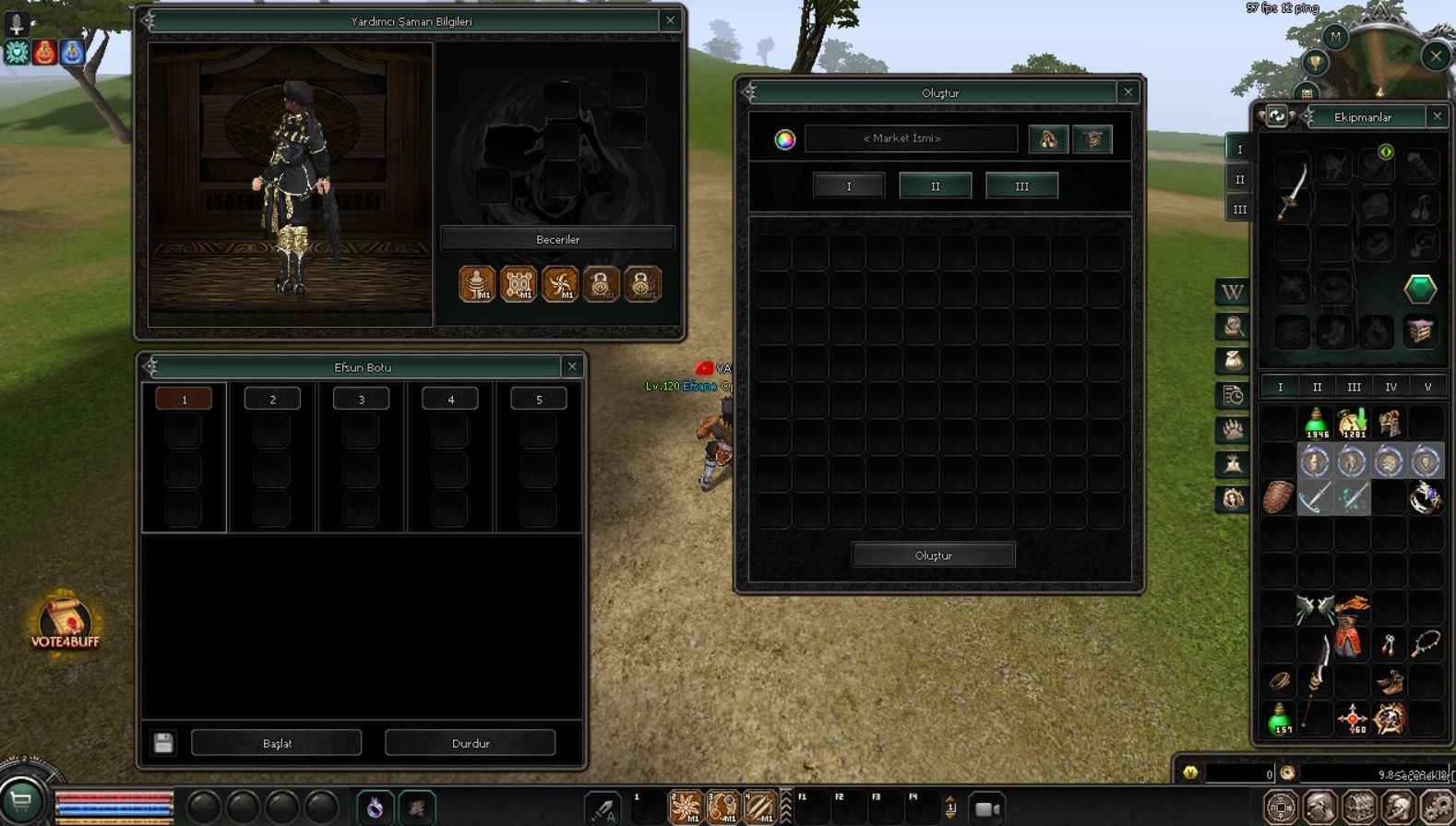The height and width of the screenshot is (826, 1456).
Task: Open the Beceriler skills section
Action: (557, 239)
